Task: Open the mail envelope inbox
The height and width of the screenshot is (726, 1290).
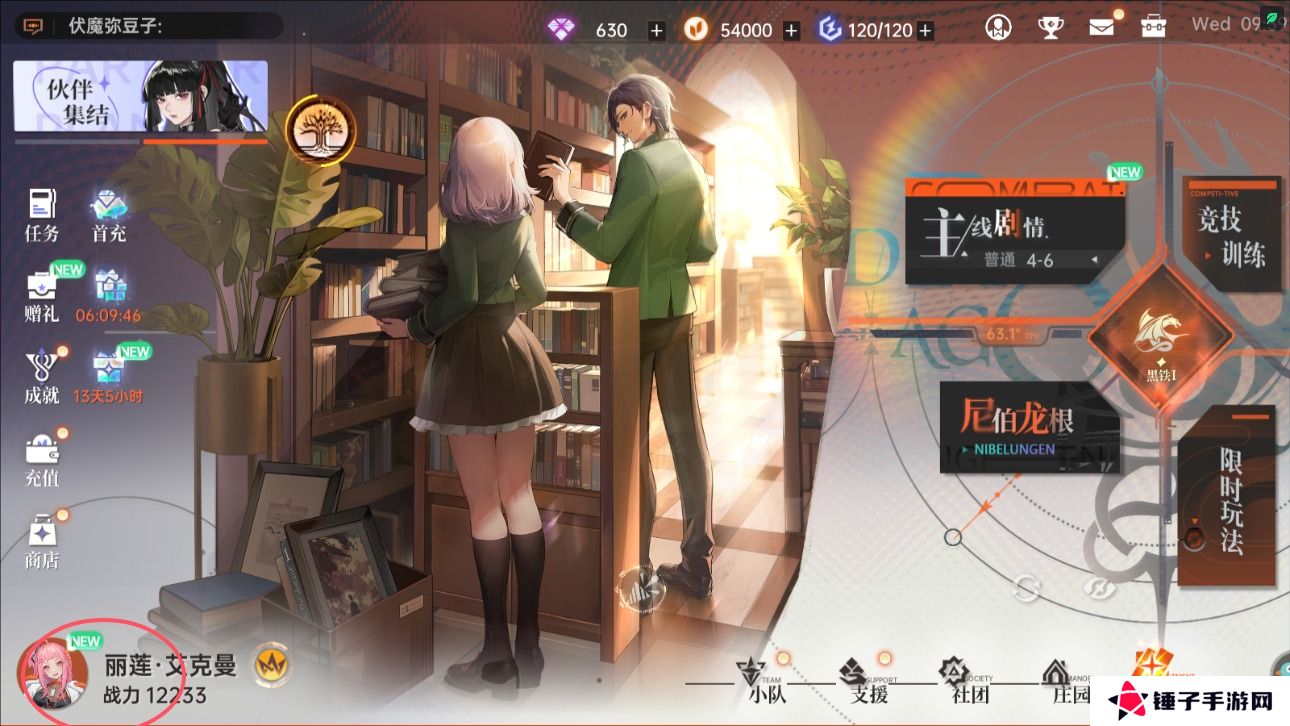Action: (1101, 27)
